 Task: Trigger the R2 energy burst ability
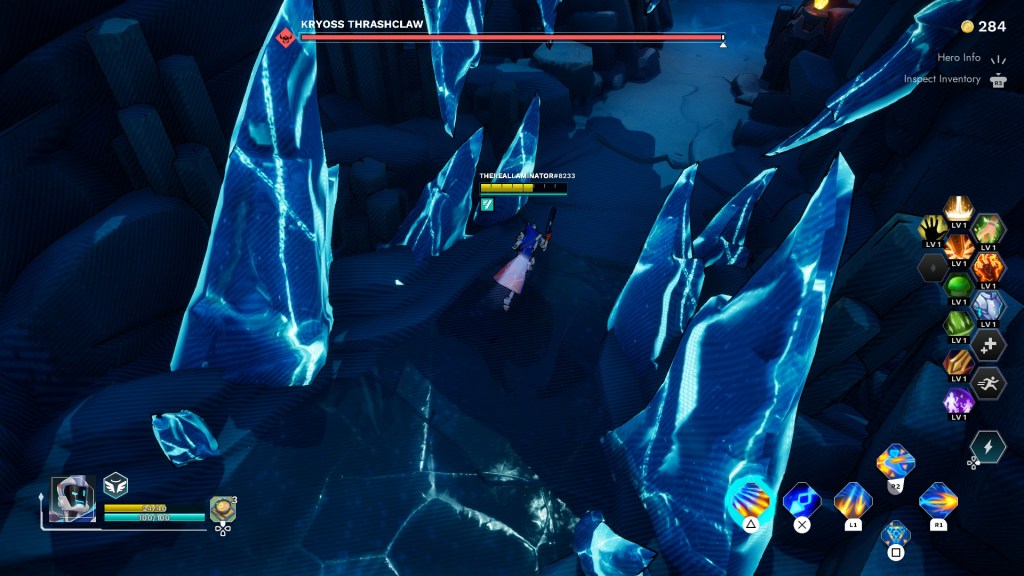(895, 463)
